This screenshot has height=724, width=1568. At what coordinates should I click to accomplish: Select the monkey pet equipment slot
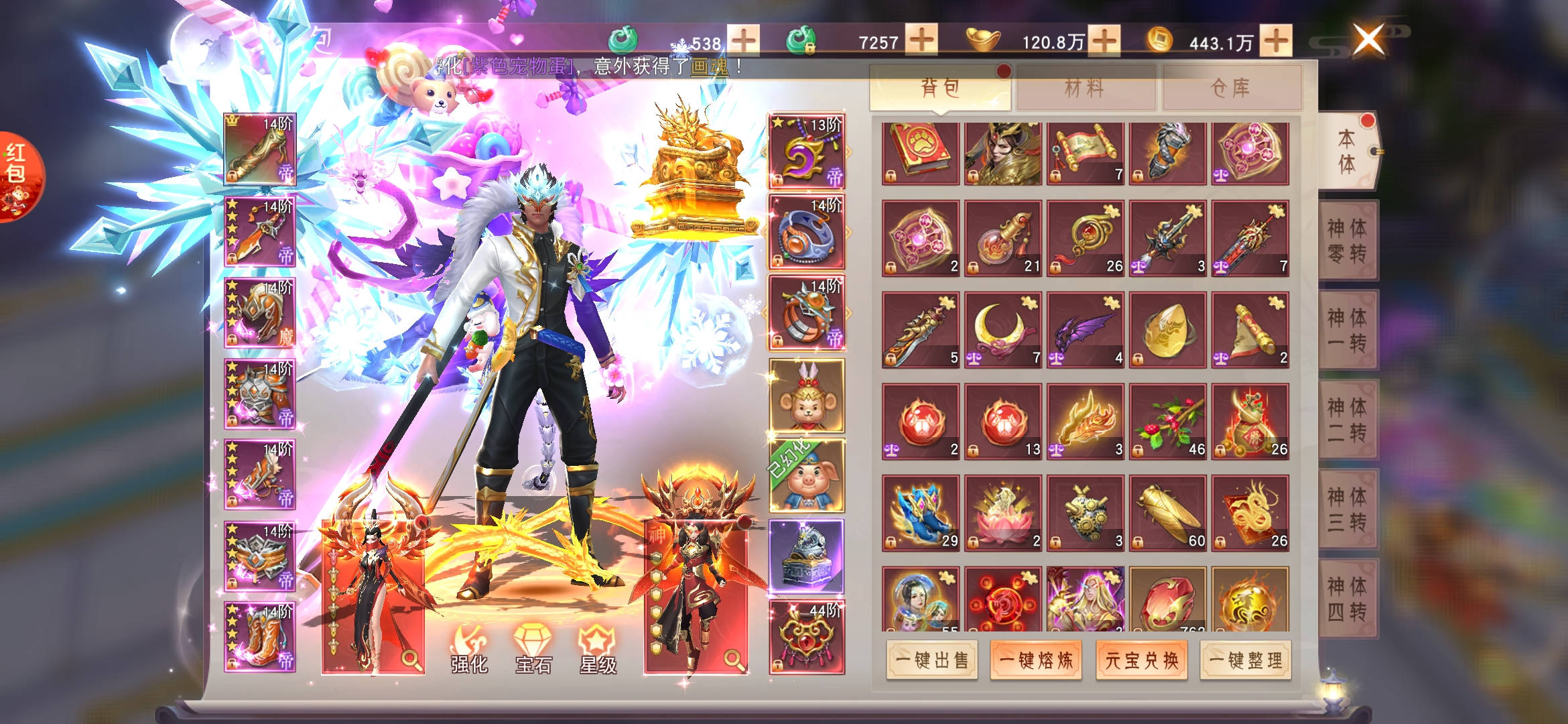[x=806, y=396]
